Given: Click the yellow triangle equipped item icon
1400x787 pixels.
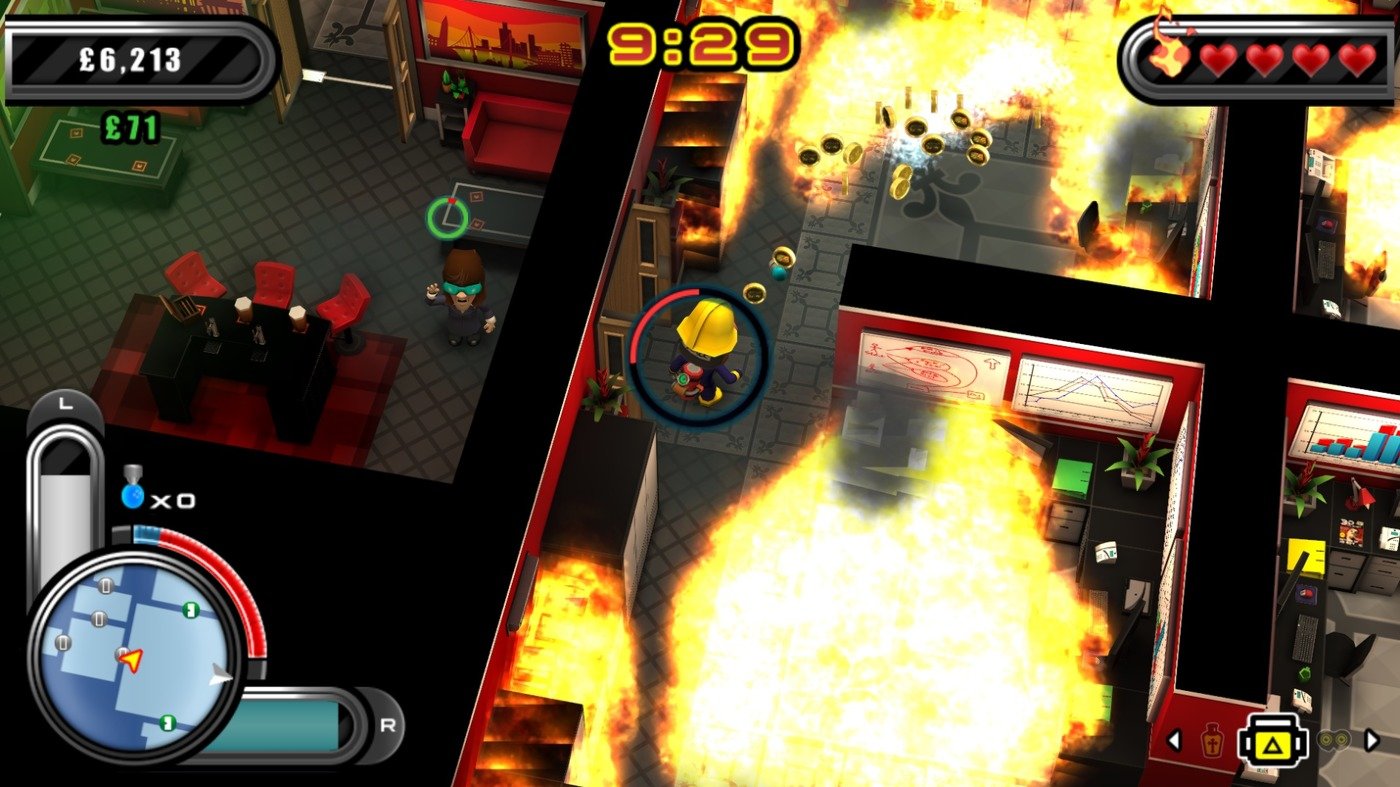Looking at the screenshot, I should 1273,742.
